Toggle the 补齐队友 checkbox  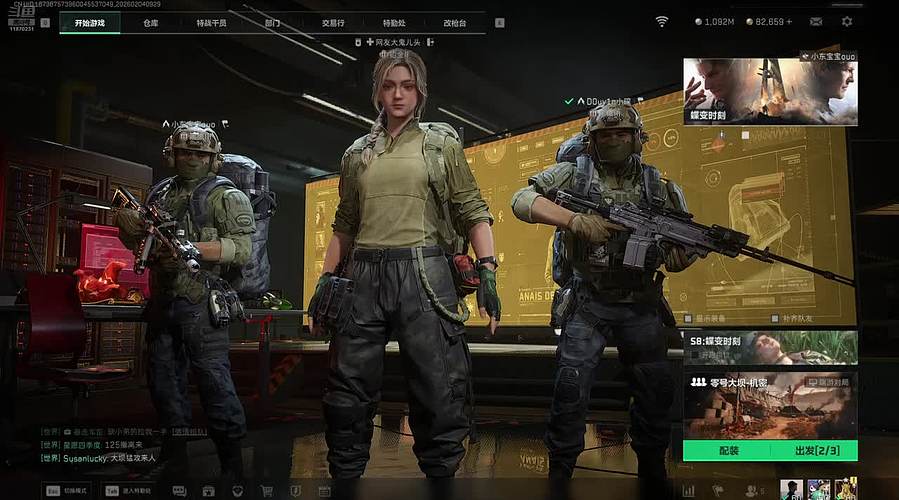coord(774,319)
